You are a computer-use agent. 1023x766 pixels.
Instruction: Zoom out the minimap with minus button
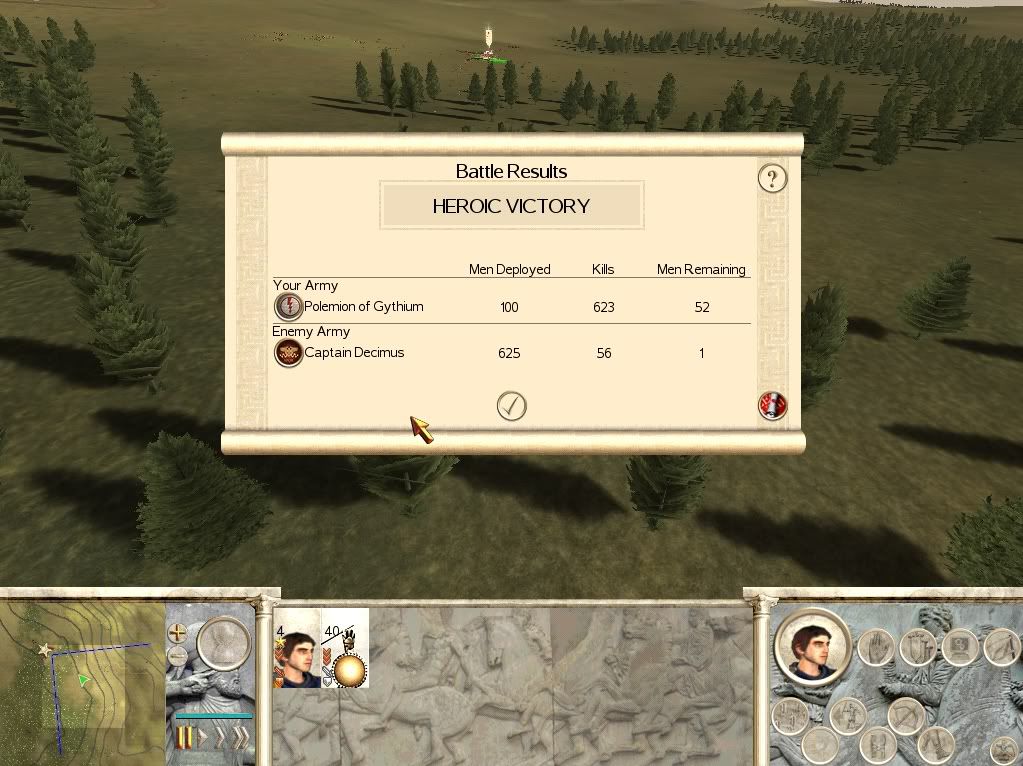179,656
